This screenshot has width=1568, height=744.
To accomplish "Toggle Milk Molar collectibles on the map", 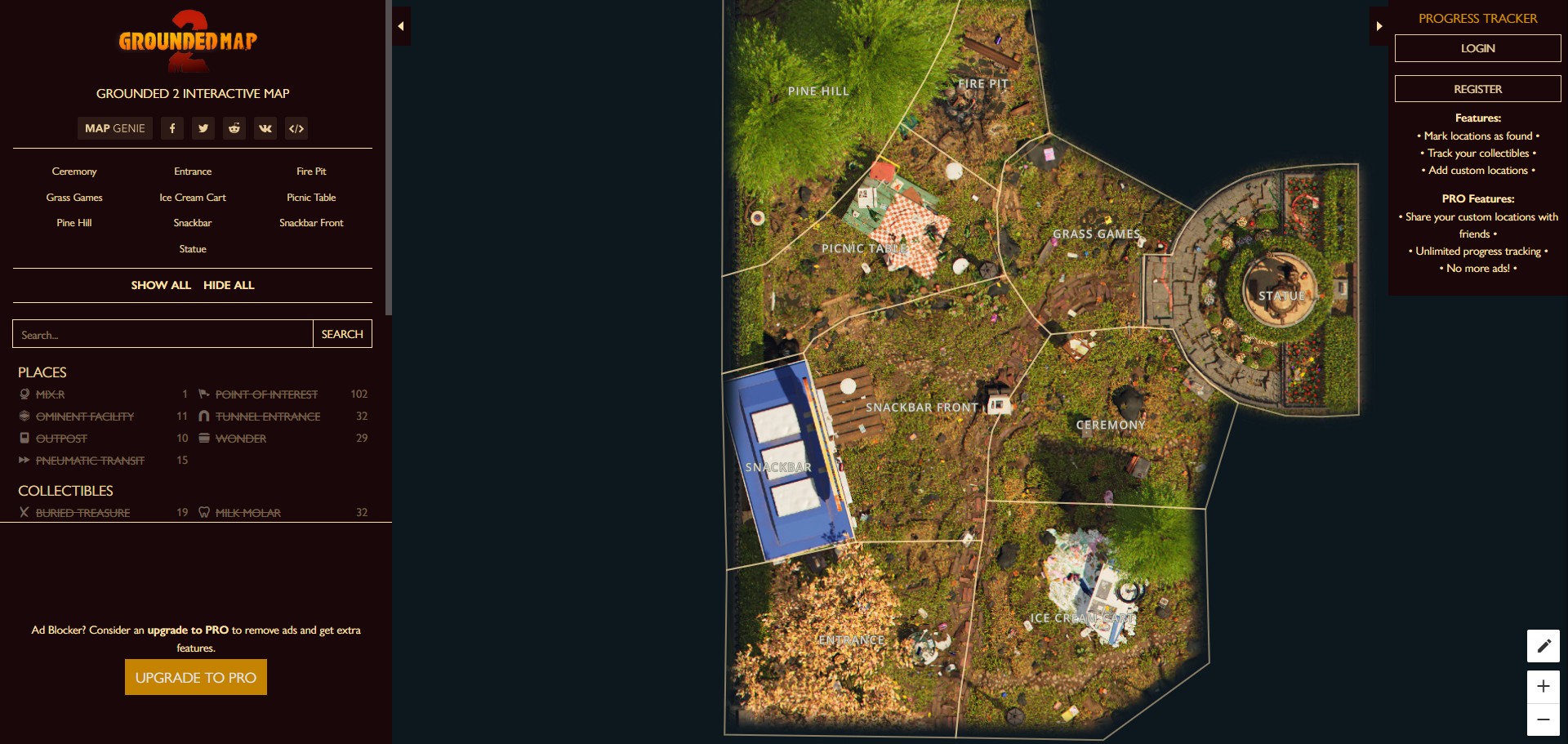I will click(x=248, y=513).
